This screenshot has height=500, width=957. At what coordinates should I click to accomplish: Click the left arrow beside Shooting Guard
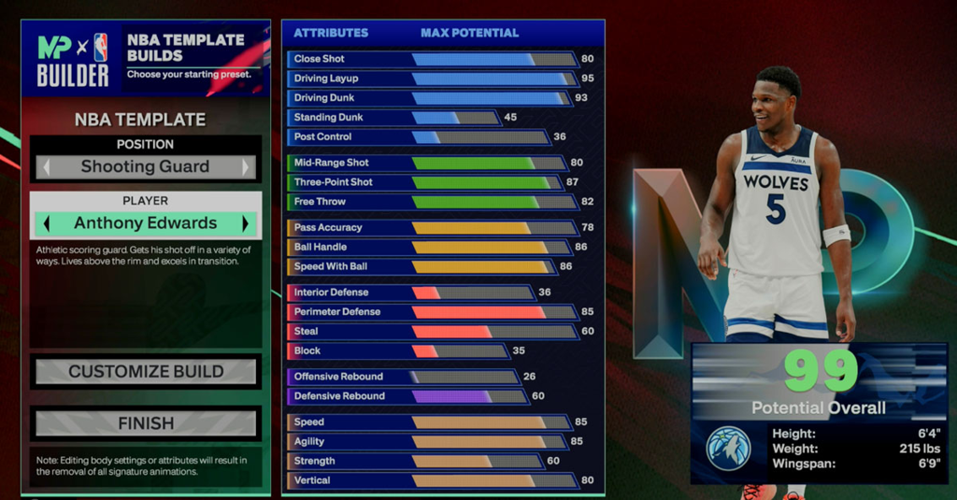(46, 167)
